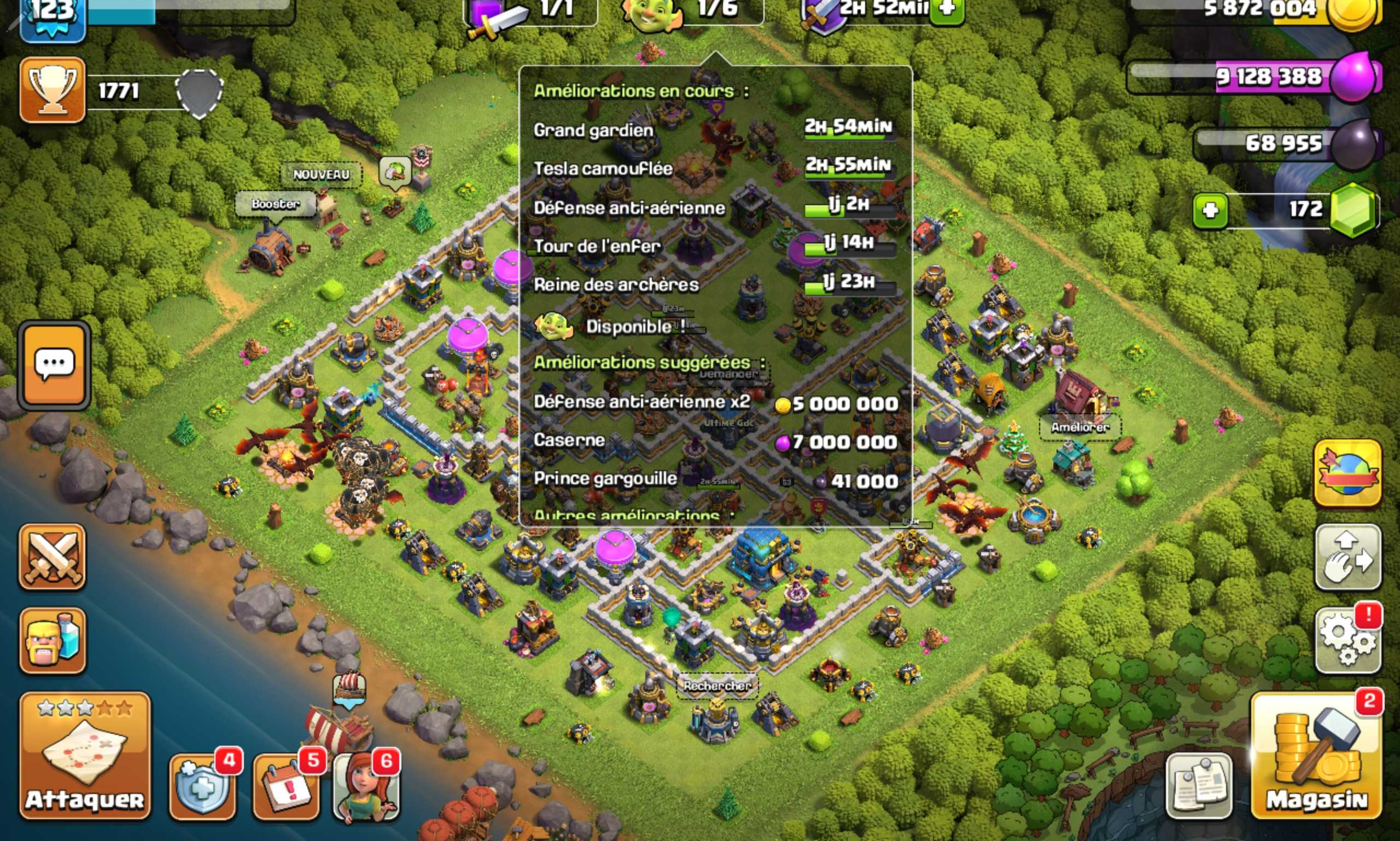
Task: Choose the suggested Caserne upgrade
Action: (x=715, y=441)
